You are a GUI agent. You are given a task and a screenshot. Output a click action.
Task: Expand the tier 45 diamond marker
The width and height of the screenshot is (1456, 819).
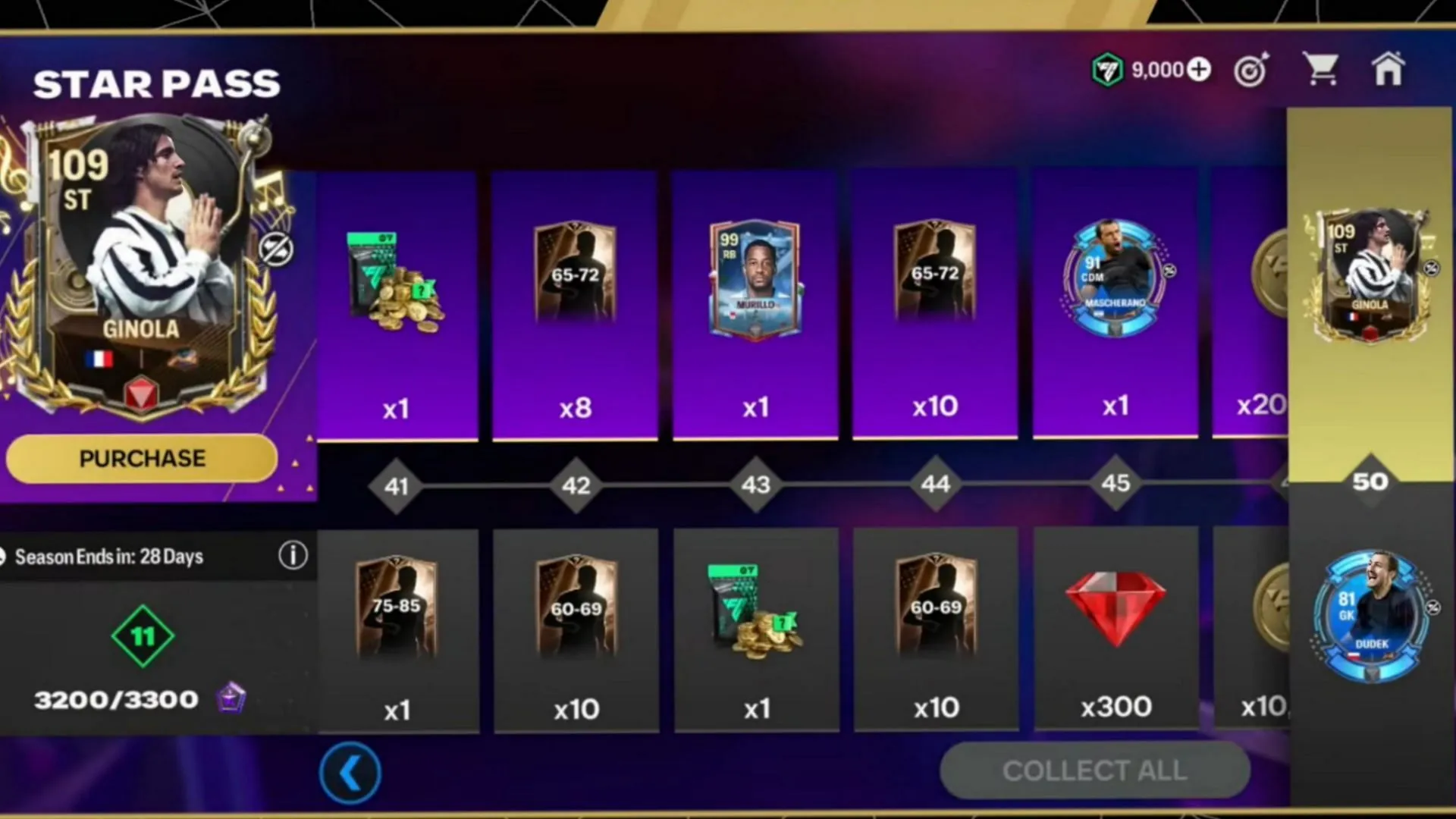point(1115,483)
